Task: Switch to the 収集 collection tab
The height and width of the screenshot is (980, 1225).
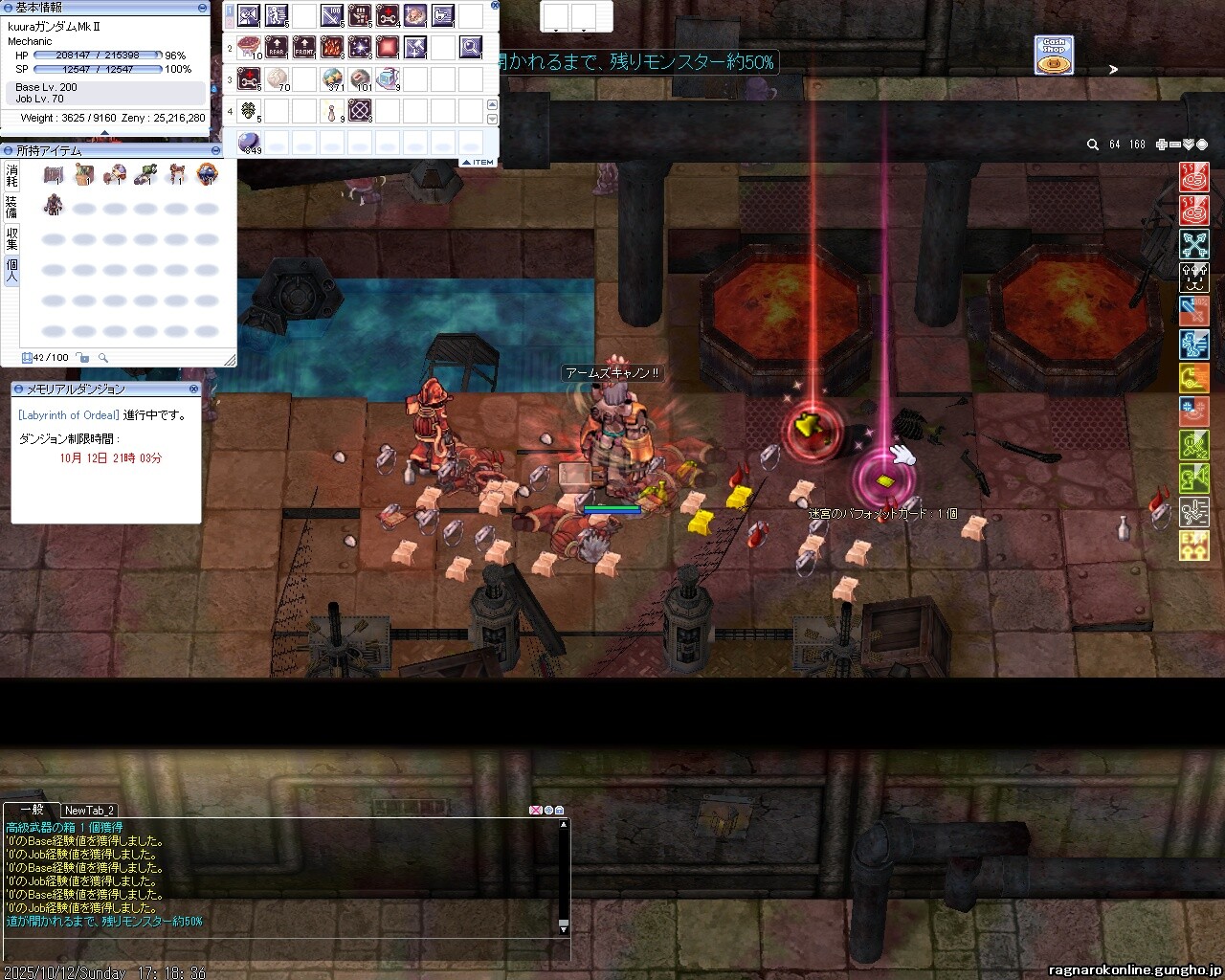Action: tap(11, 237)
